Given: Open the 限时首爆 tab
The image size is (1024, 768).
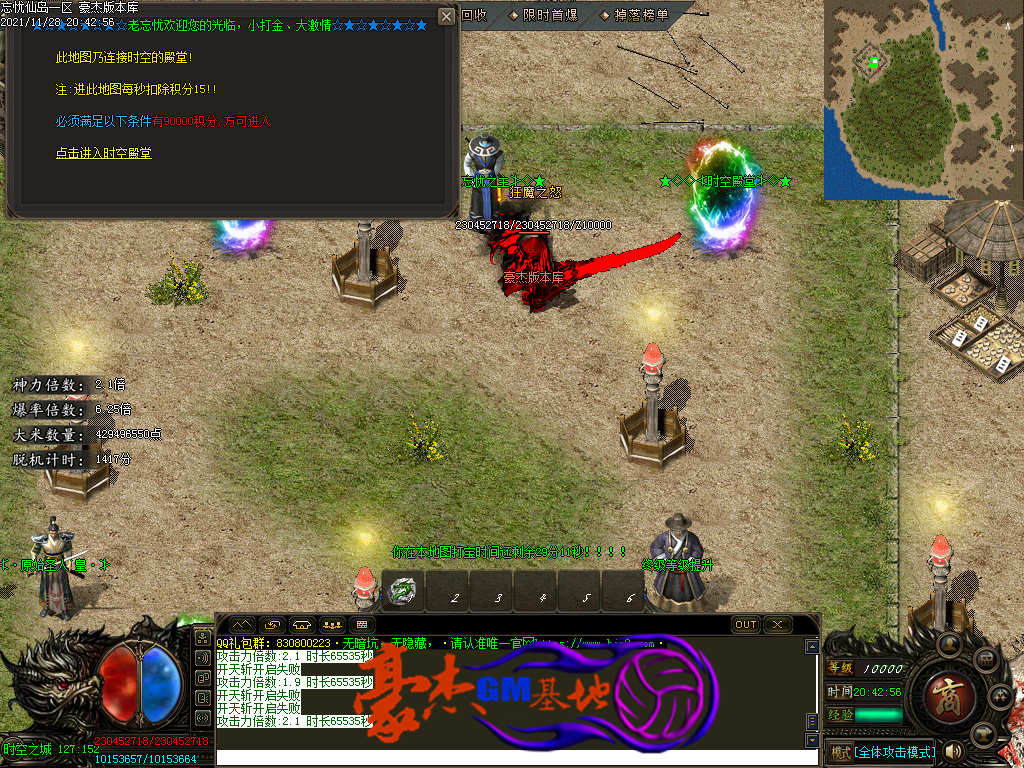Looking at the screenshot, I should click(543, 15).
